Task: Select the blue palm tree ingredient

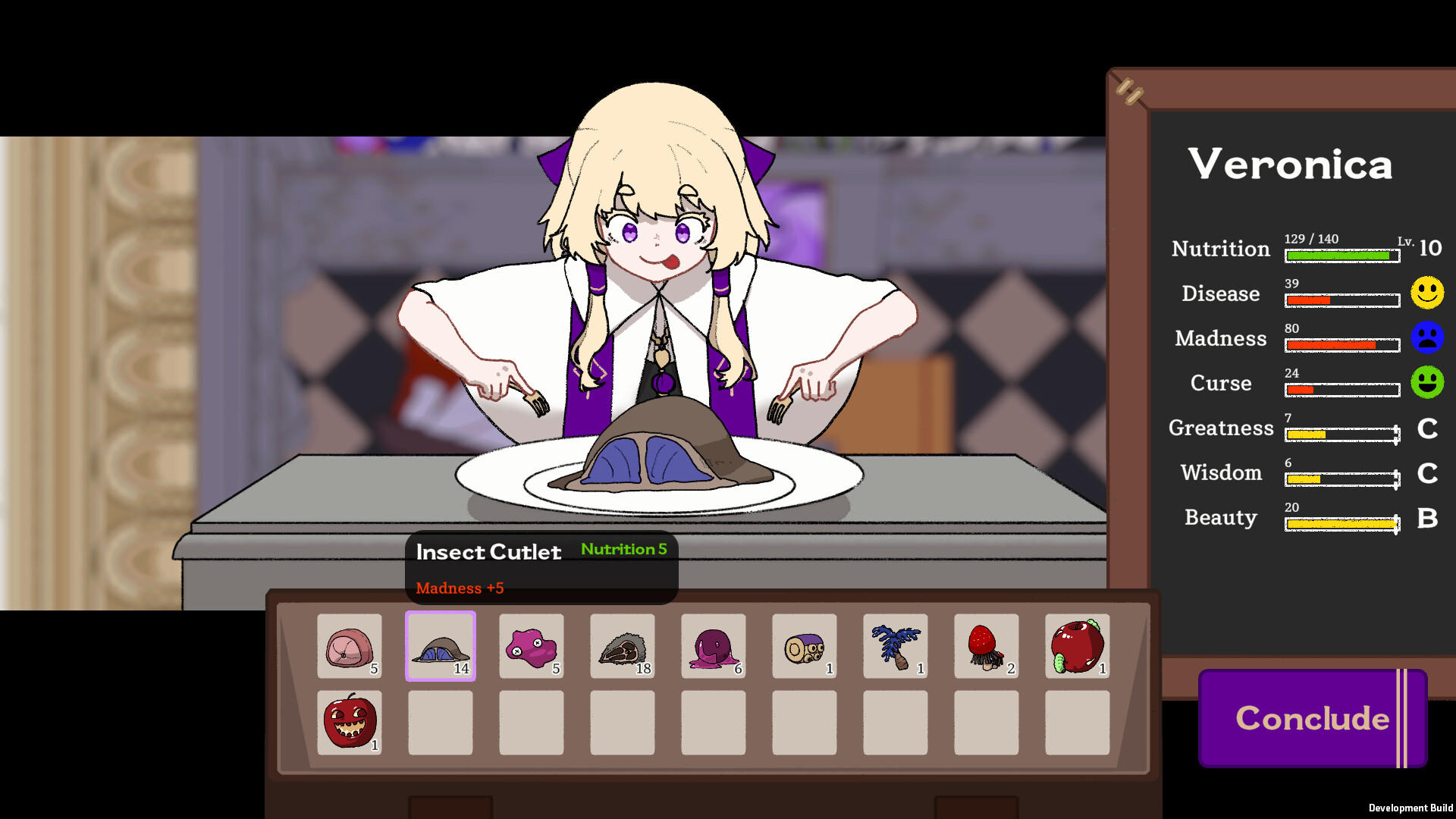Action: click(x=896, y=647)
